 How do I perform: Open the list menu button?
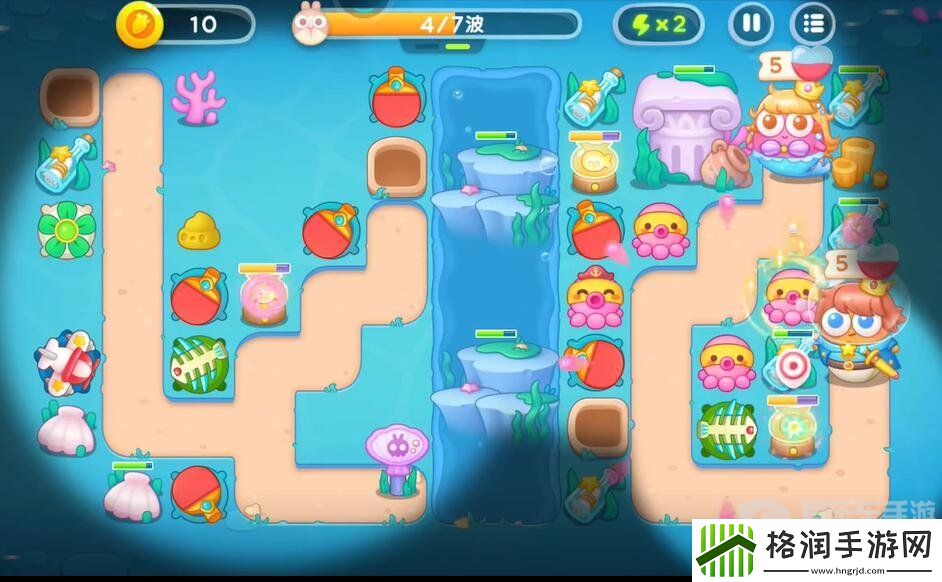tap(813, 24)
